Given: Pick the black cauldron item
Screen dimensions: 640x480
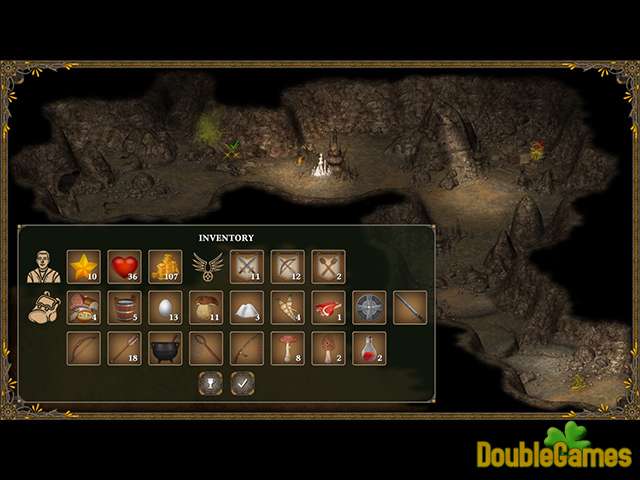Looking at the screenshot, I should click(x=165, y=348).
